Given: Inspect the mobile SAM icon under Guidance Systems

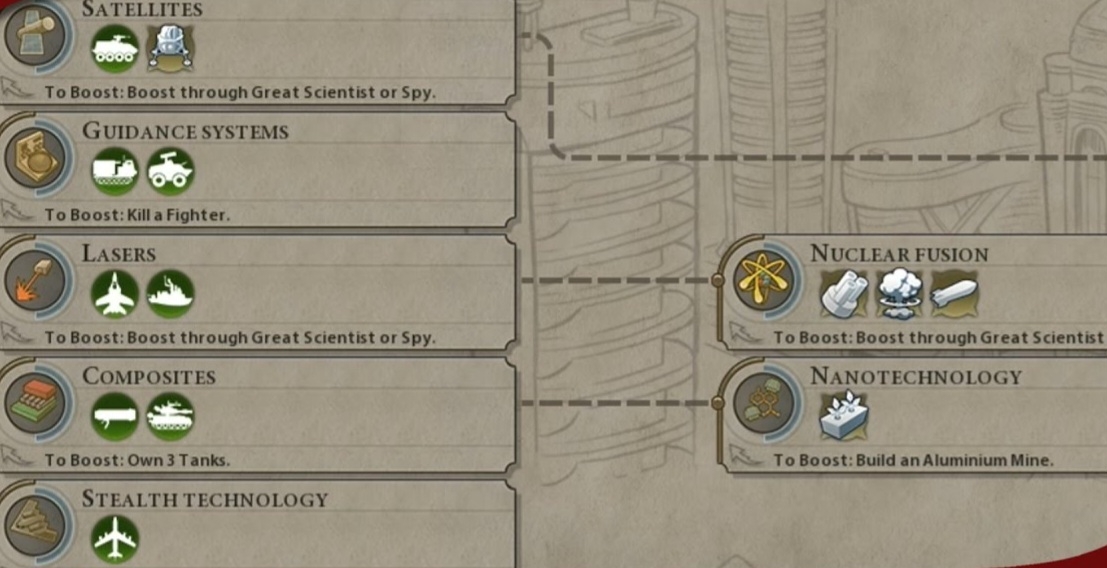Looking at the screenshot, I should tap(171, 172).
